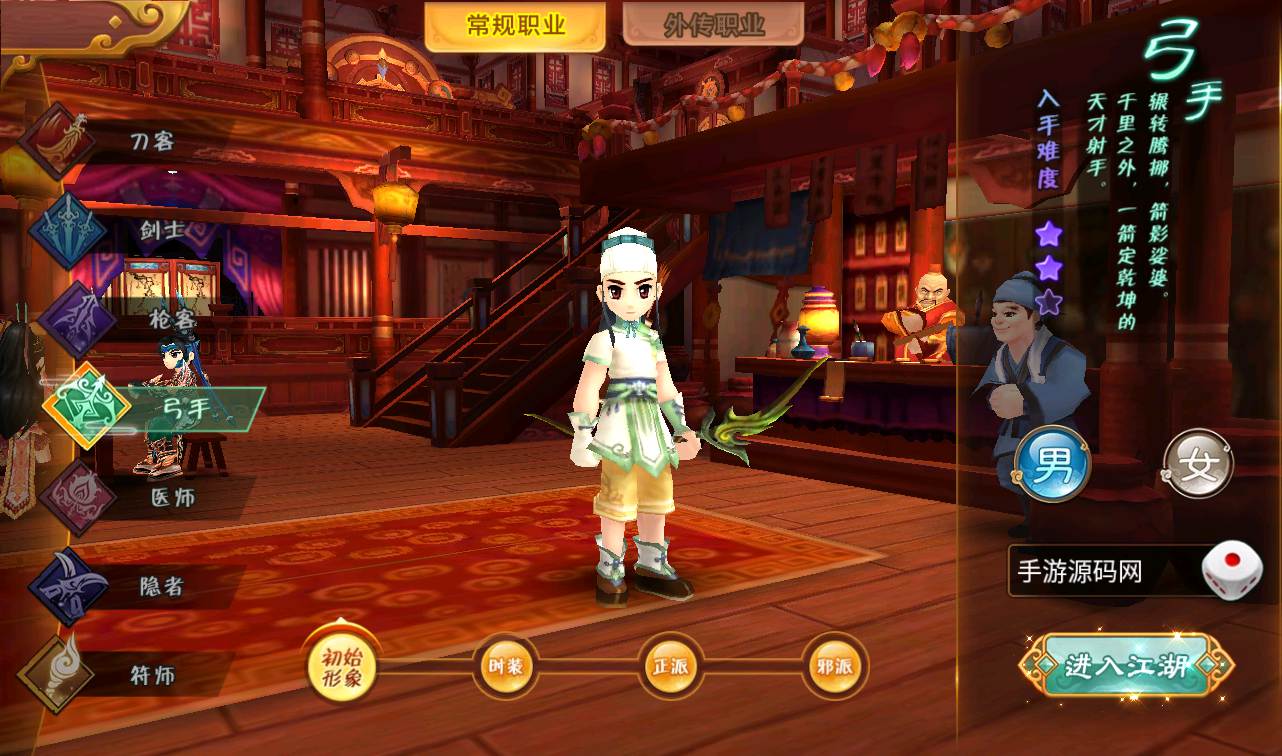Switch to the 常规职业 tab
Screen dimensions: 1282x756
515,27
